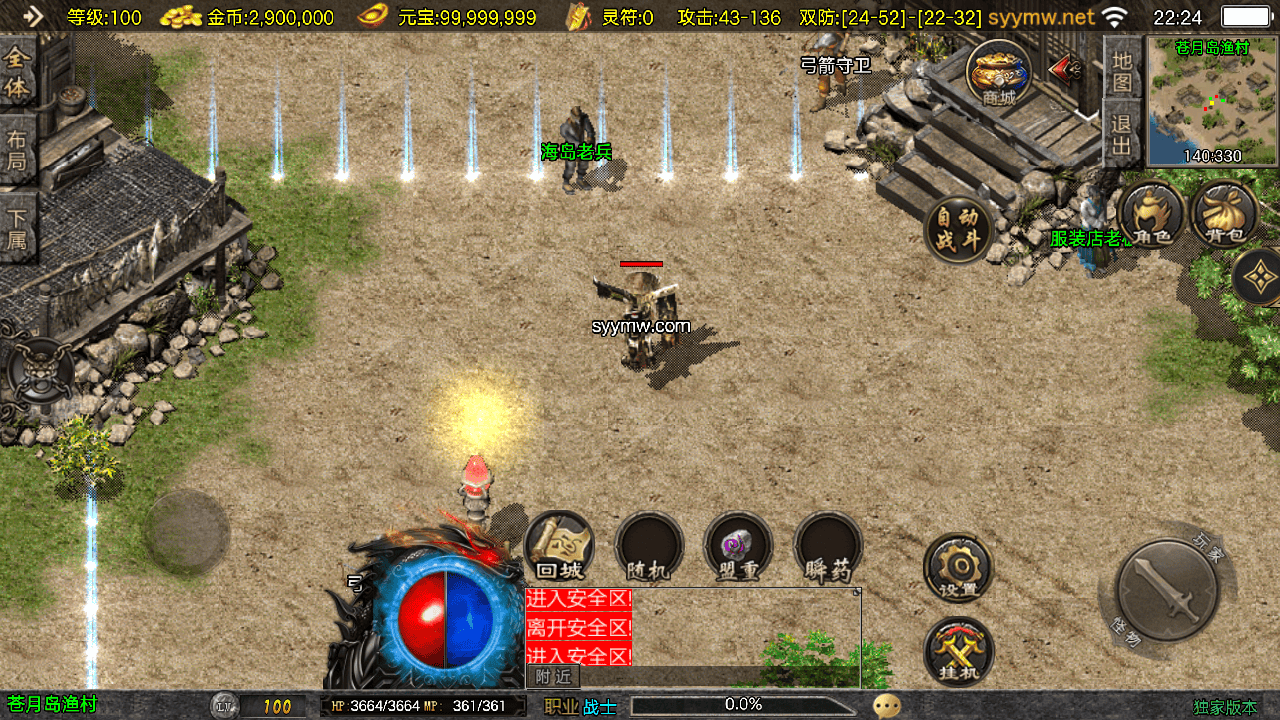Image resolution: width=1280 pixels, height=720 pixels.
Task: Open the 角色 character sheet
Action: tap(1151, 215)
